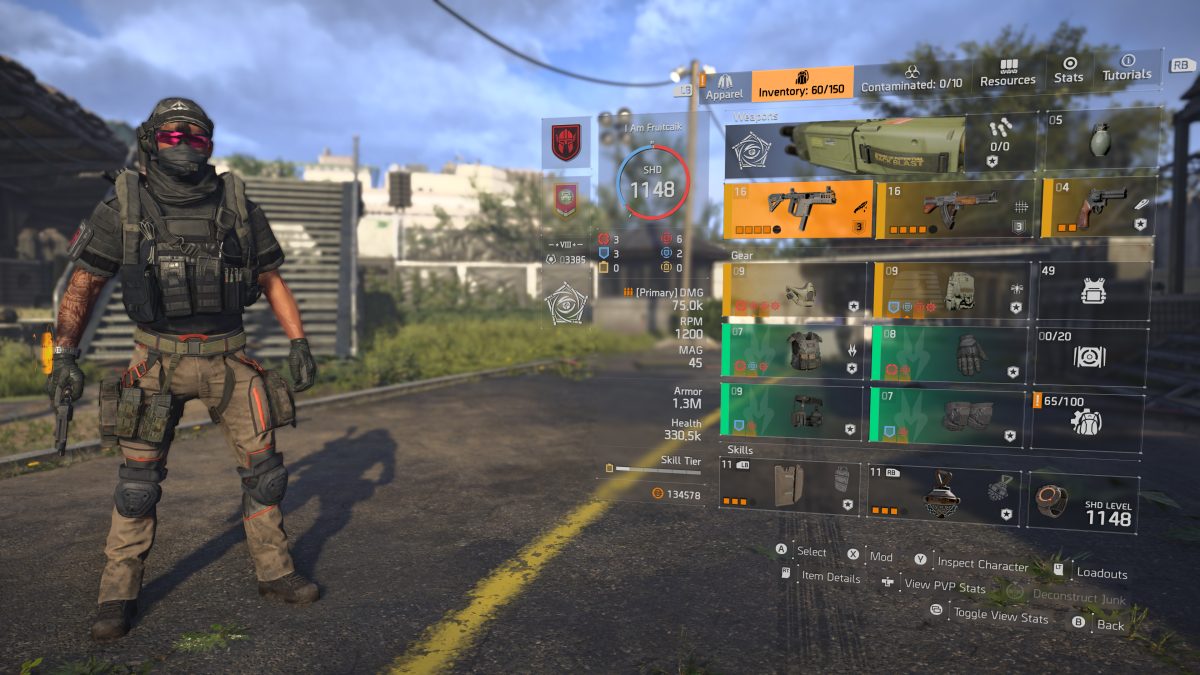
Task: Select the body armor vest gear slot
Action: point(794,351)
